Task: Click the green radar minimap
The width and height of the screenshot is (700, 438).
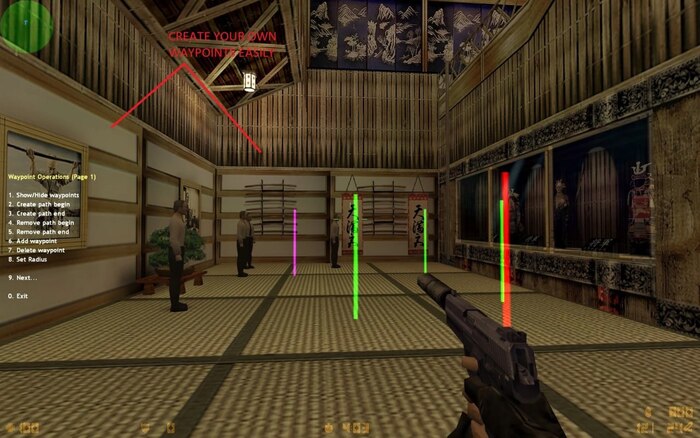Action: (x=26, y=26)
